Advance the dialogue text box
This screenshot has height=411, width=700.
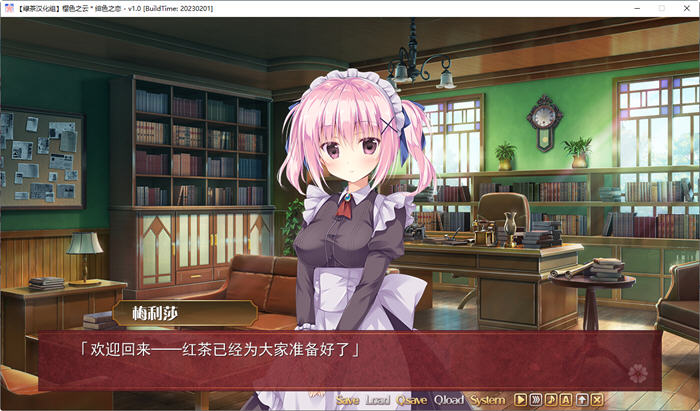point(350,360)
